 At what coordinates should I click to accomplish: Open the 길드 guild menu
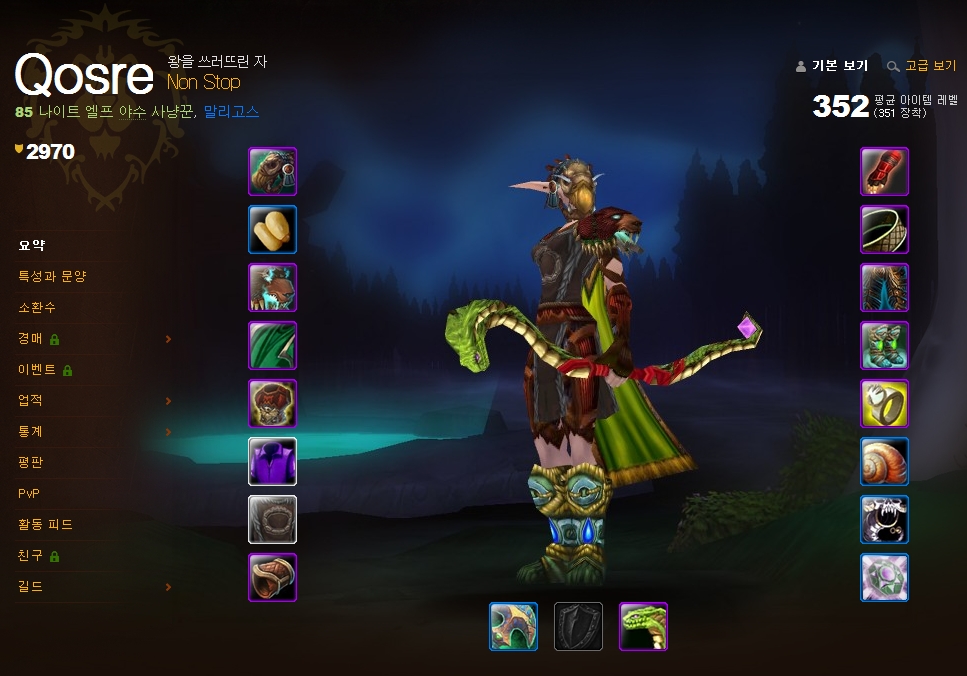(x=31, y=586)
